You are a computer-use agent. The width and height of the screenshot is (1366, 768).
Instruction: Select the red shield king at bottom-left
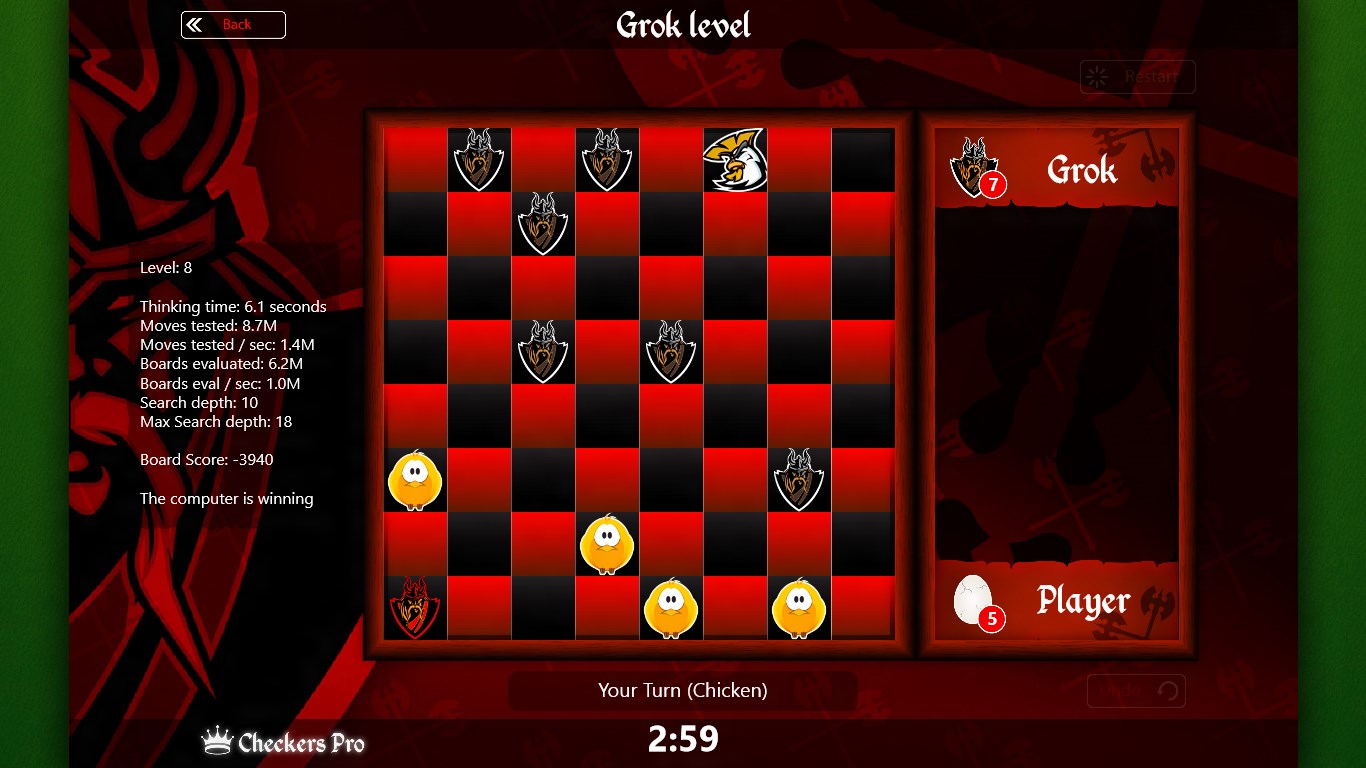[x=414, y=609]
